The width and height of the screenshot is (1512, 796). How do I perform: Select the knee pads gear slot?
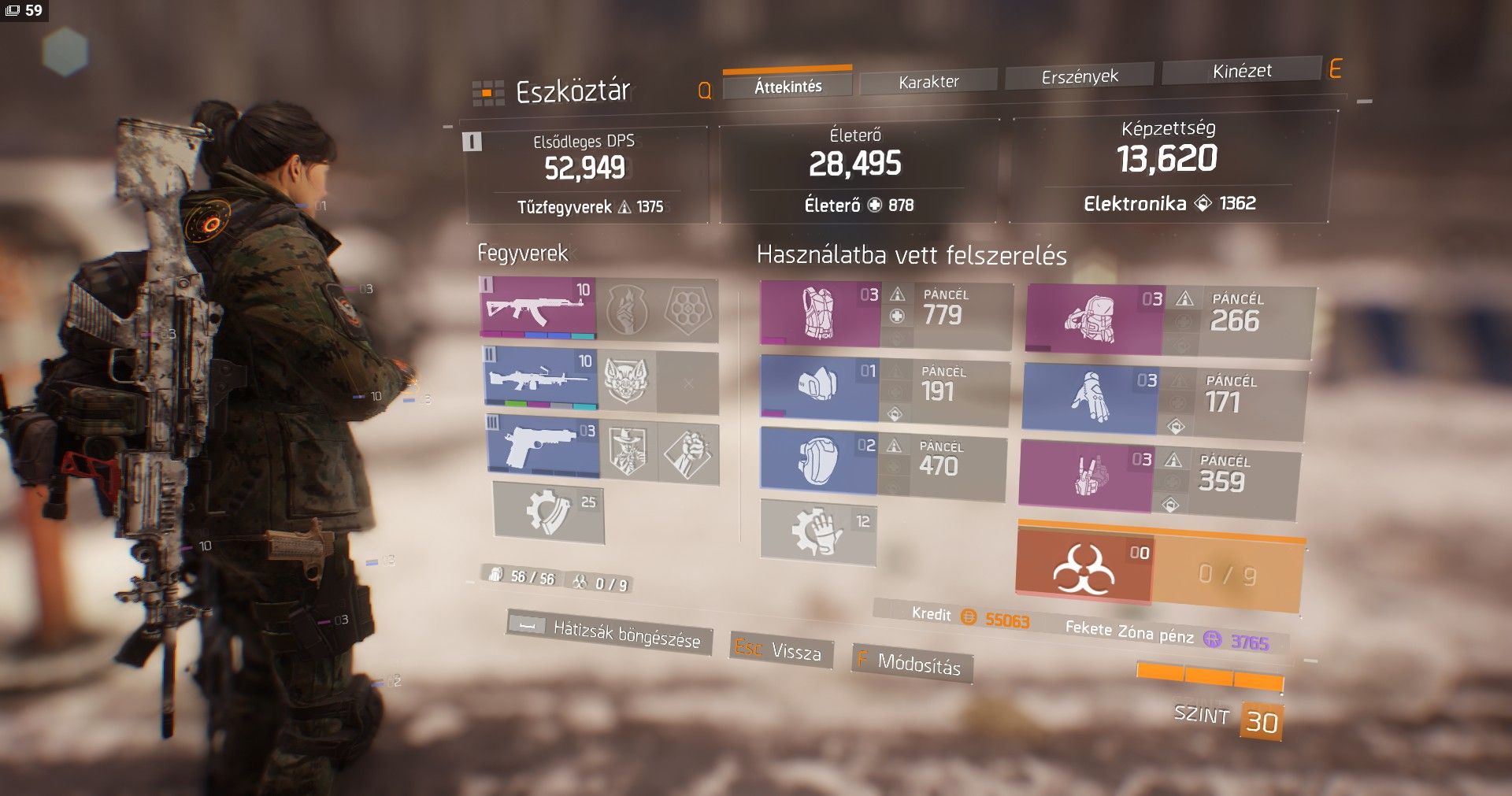(x=818, y=459)
